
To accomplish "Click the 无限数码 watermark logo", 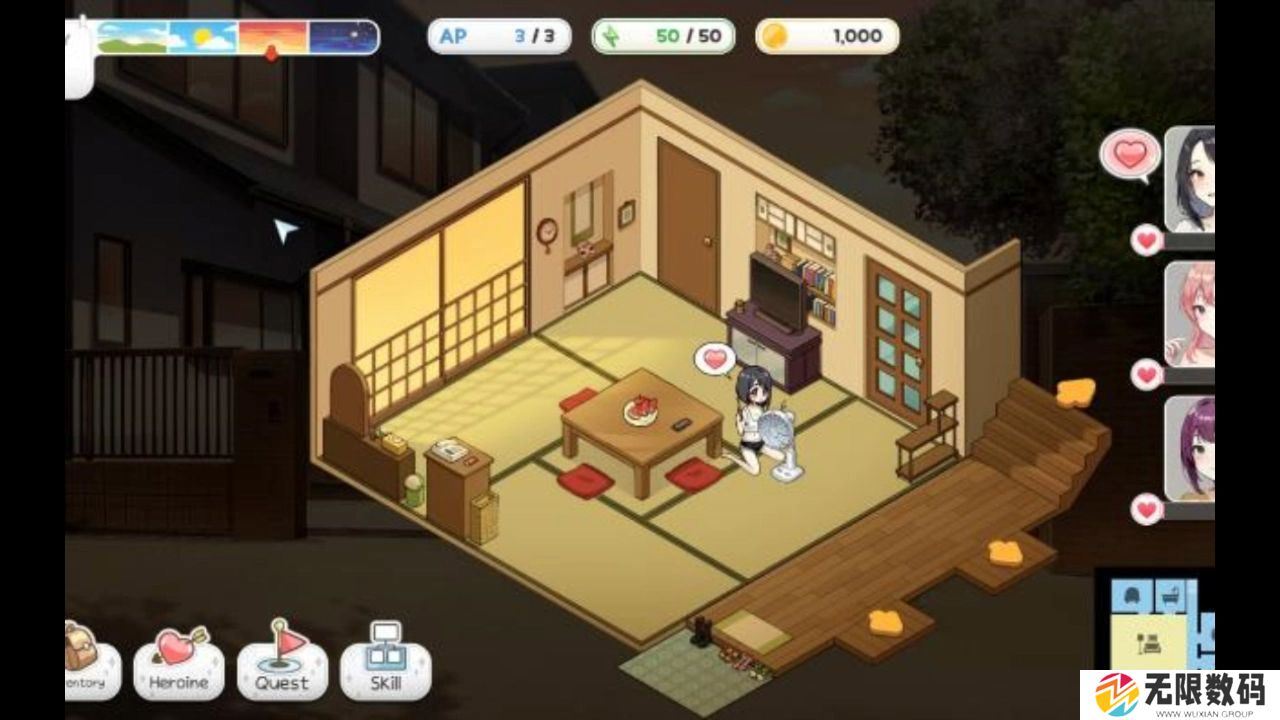I will [x=1180, y=693].
